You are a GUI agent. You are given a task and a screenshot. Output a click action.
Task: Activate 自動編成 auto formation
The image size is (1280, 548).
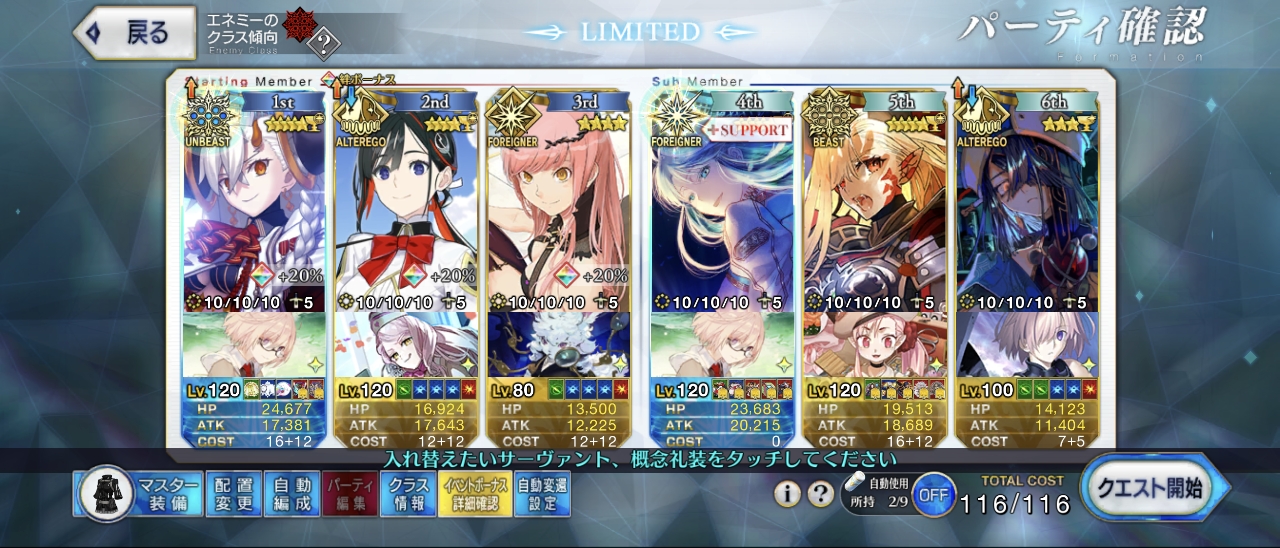[x=292, y=494]
